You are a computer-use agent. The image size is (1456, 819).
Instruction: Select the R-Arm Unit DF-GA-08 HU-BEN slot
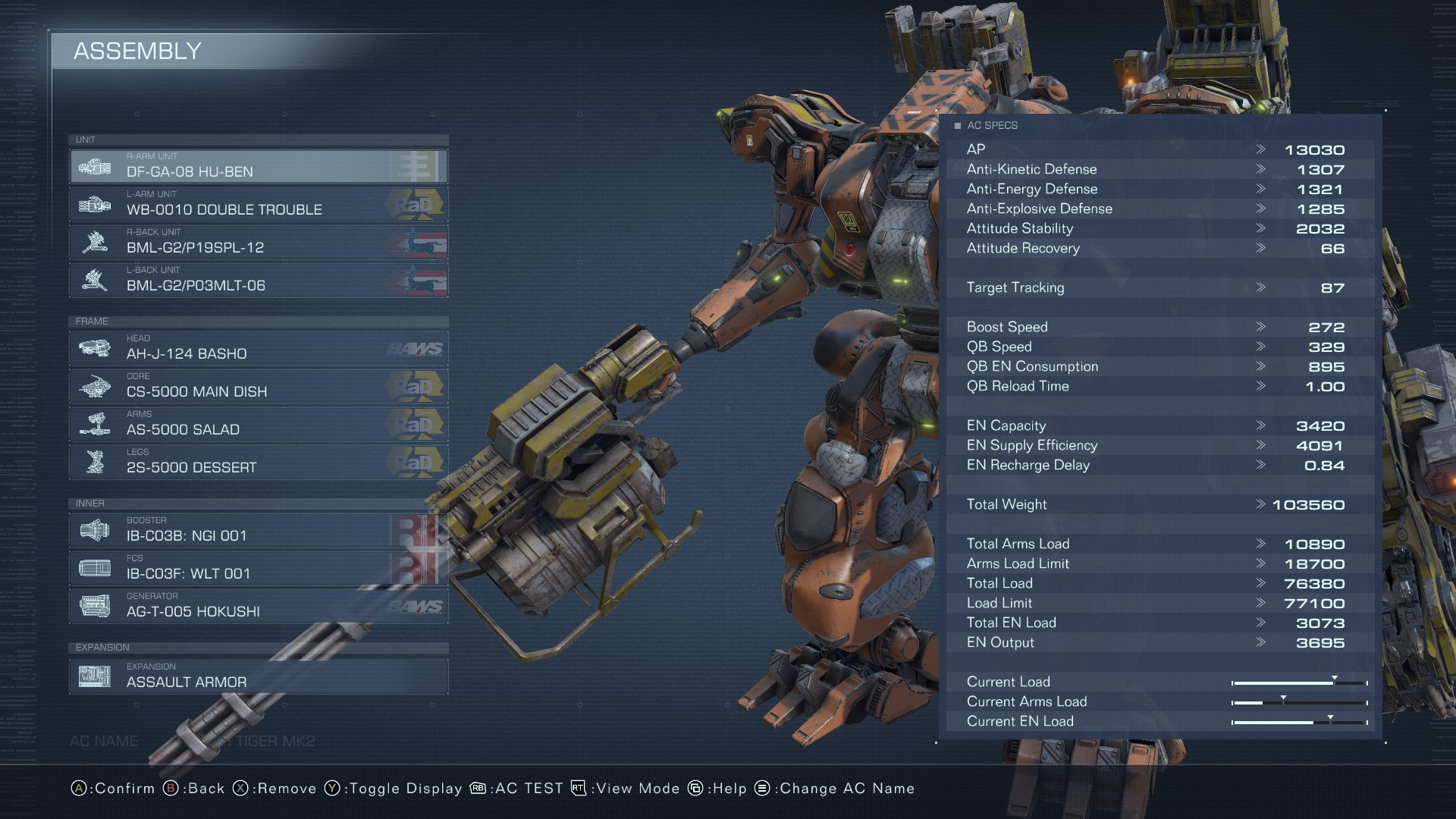point(258,166)
